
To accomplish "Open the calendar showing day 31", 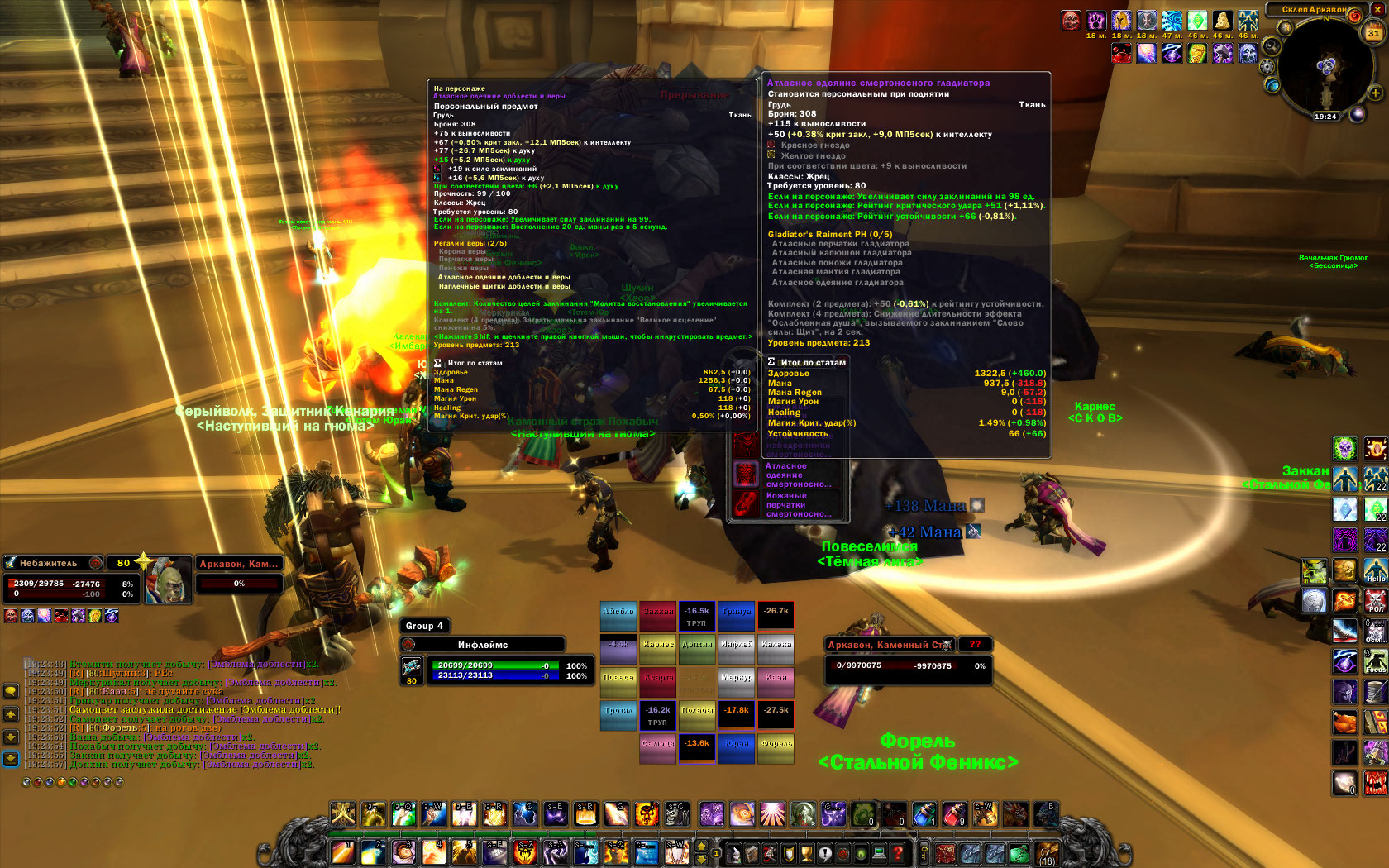I will pyautogui.click(x=1373, y=34).
